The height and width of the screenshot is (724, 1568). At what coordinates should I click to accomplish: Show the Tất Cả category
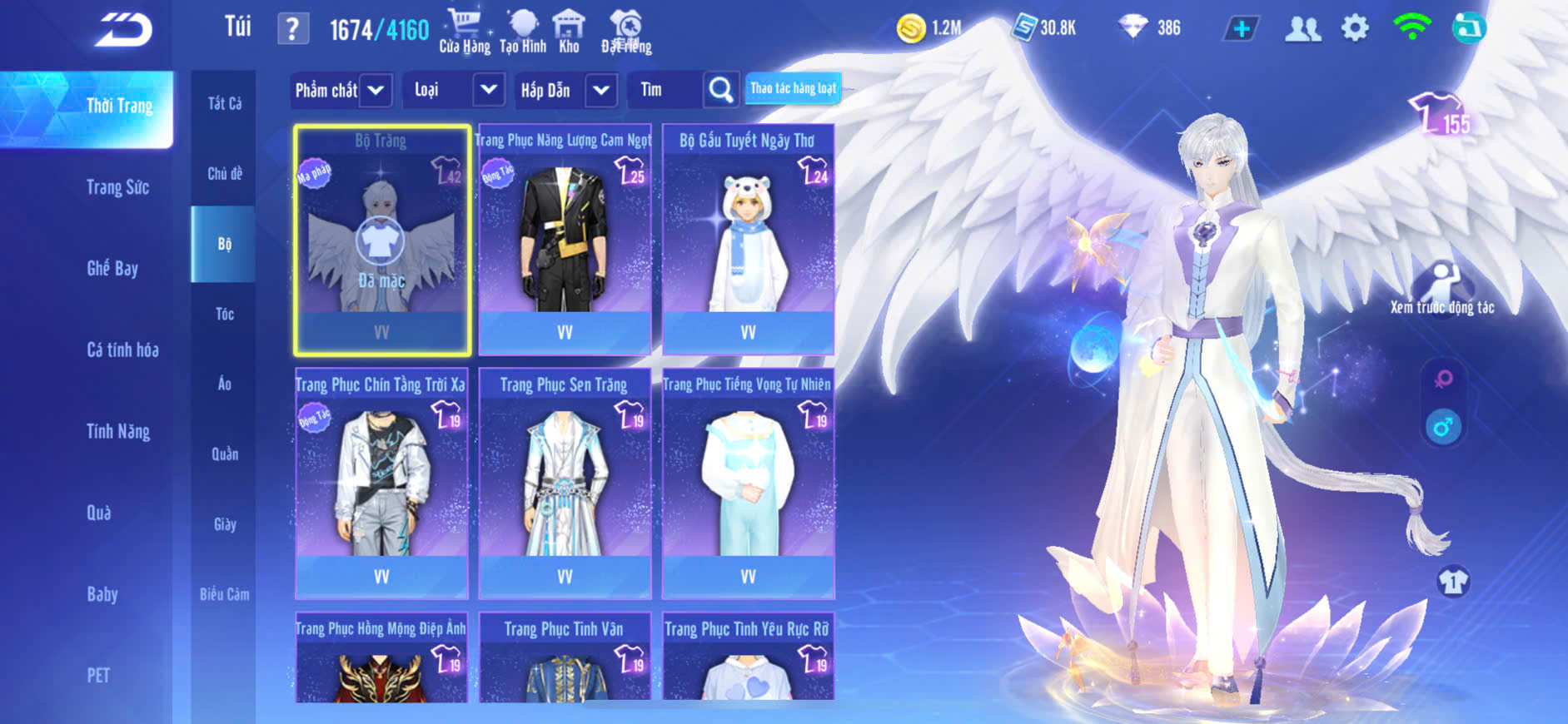coord(224,103)
